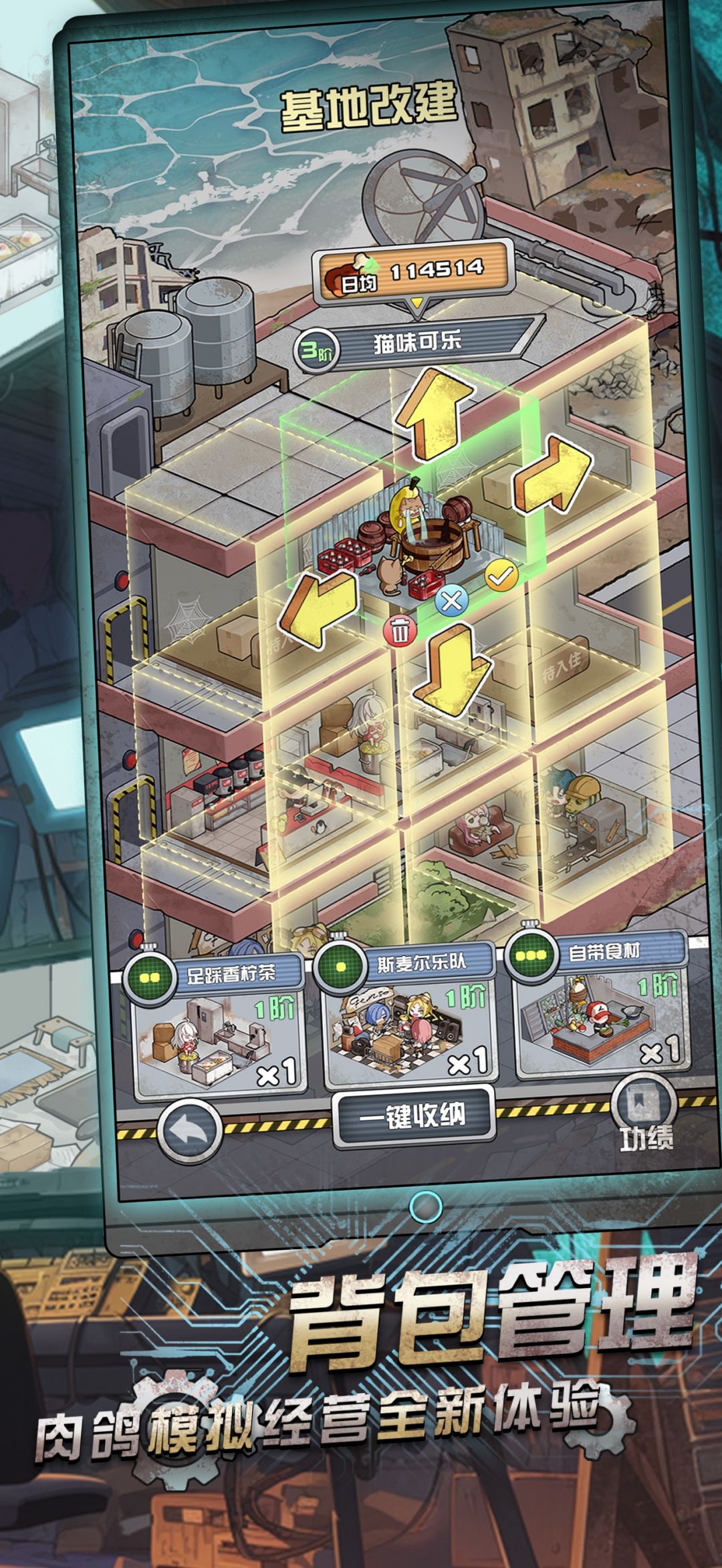Move the room up with the up arrow
Viewport: 722px width, 1568px height.
point(433,414)
